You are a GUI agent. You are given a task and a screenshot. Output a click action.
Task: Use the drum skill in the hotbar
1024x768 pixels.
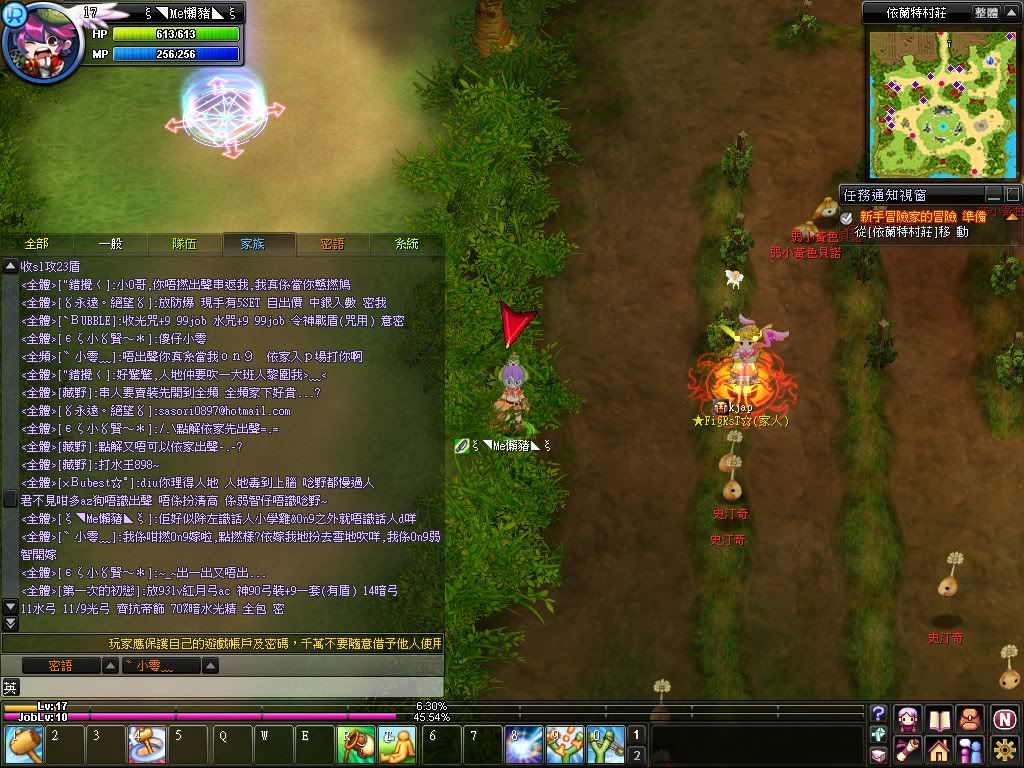tap(359, 745)
